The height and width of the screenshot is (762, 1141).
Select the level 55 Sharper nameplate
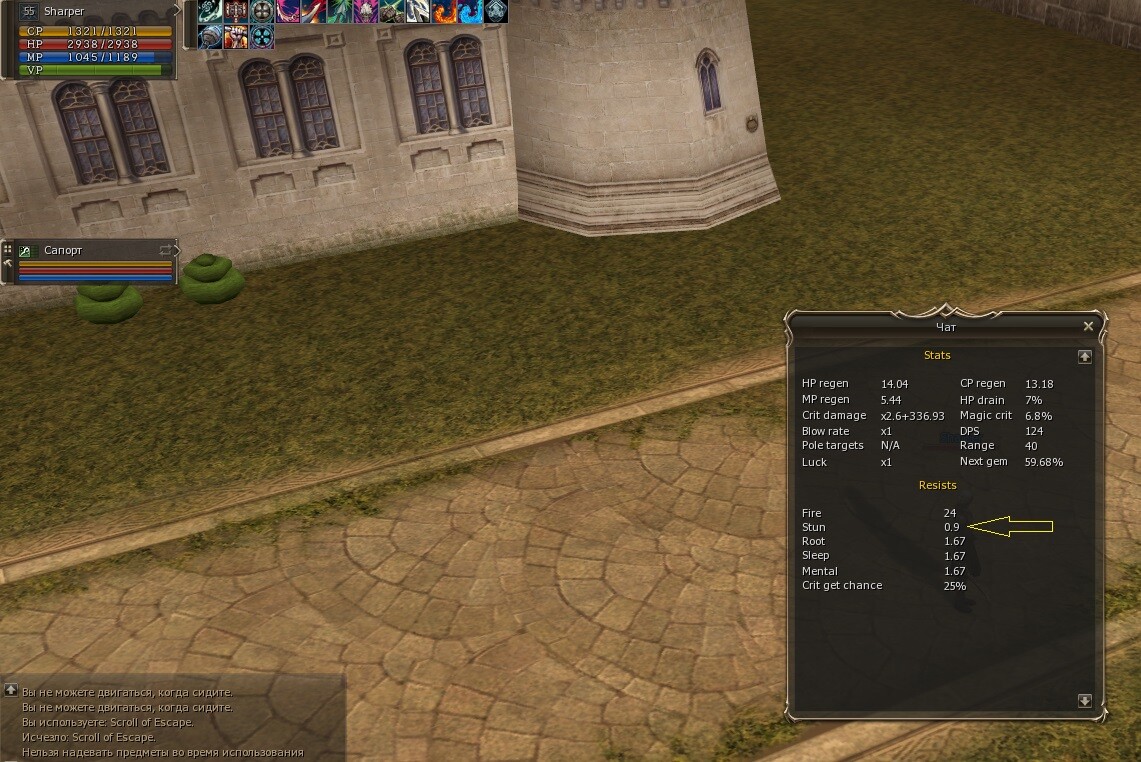64,12
